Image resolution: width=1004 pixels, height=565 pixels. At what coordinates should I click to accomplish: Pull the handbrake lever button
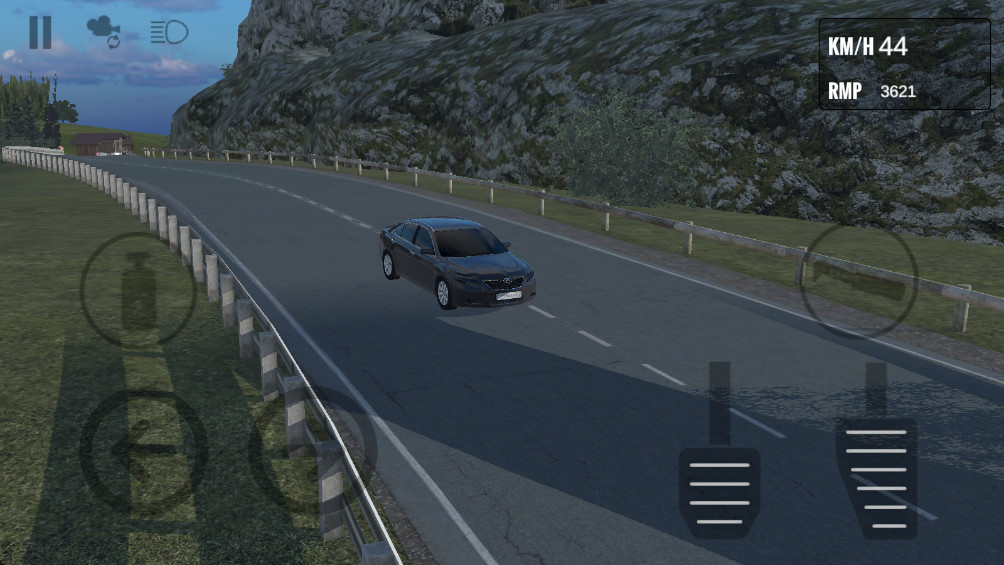point(859,280)
